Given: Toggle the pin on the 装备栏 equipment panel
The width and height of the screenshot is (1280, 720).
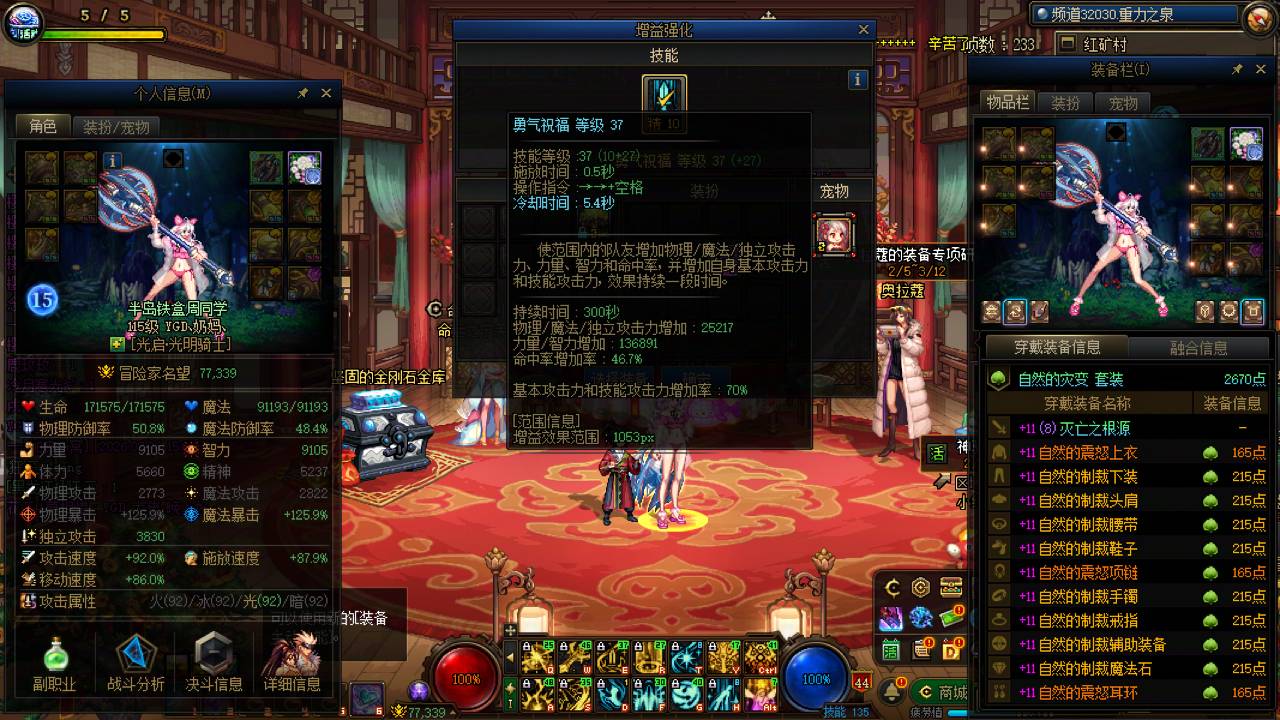Looking at the screenshot, I should pos(1238,69).
